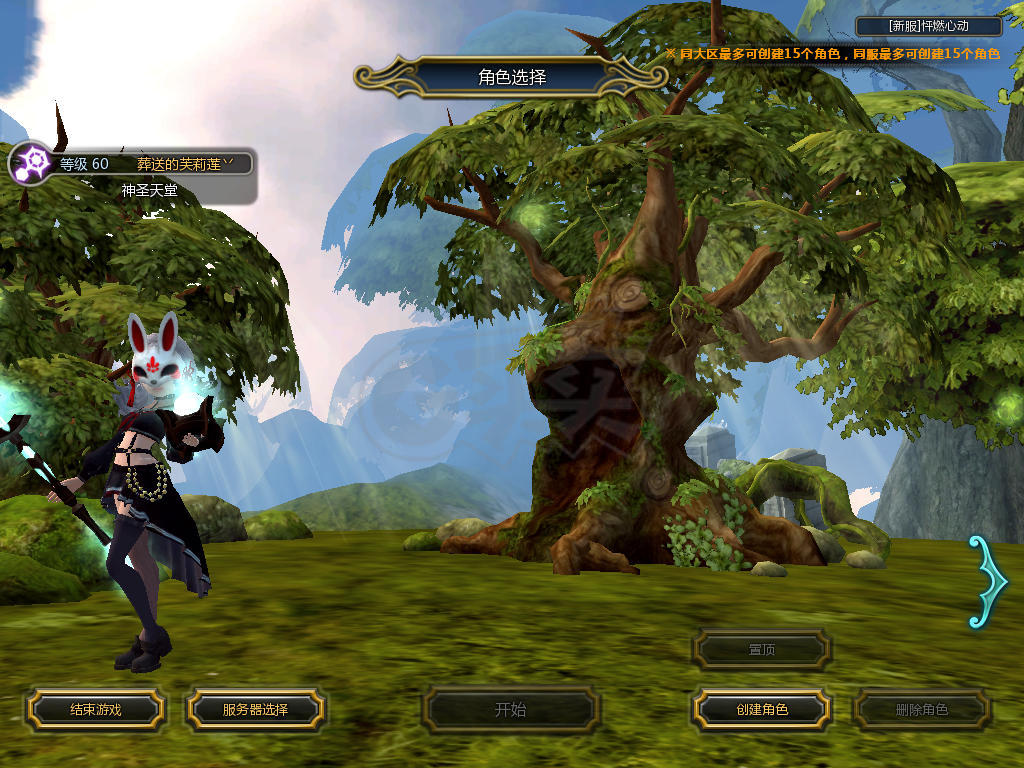Start the game with 开始 button
This screenshot has height=768, width=1024.
511,710
